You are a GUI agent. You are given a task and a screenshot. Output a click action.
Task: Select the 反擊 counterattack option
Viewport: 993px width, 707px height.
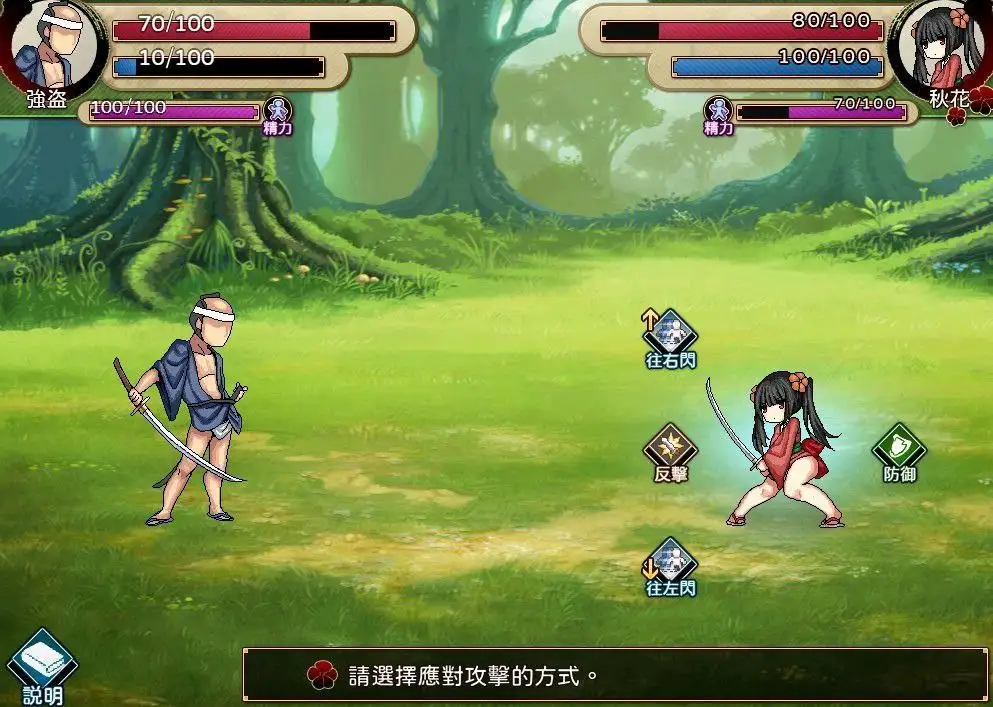(670, 448)
